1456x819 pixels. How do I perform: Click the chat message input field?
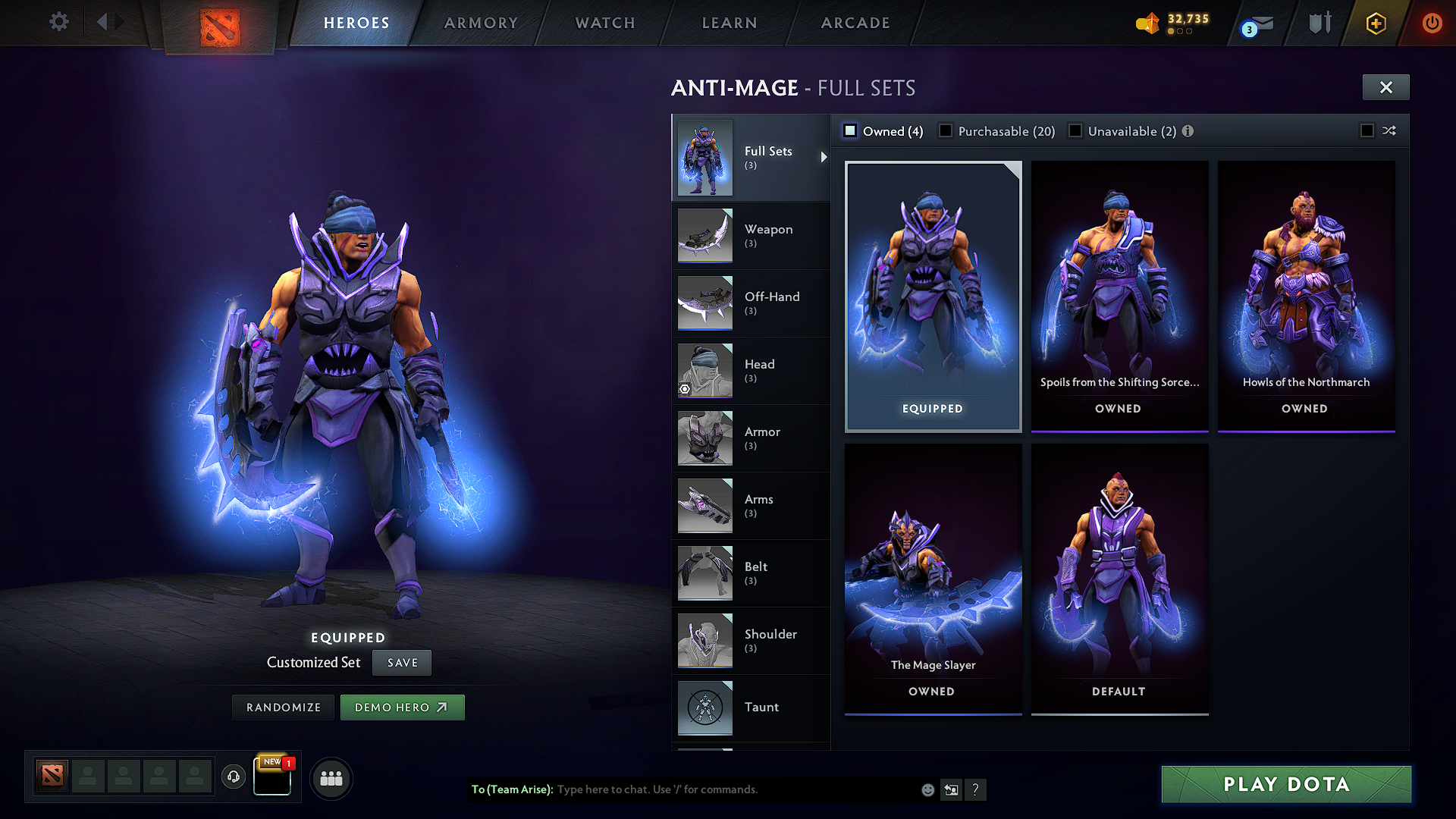(720, 789)
